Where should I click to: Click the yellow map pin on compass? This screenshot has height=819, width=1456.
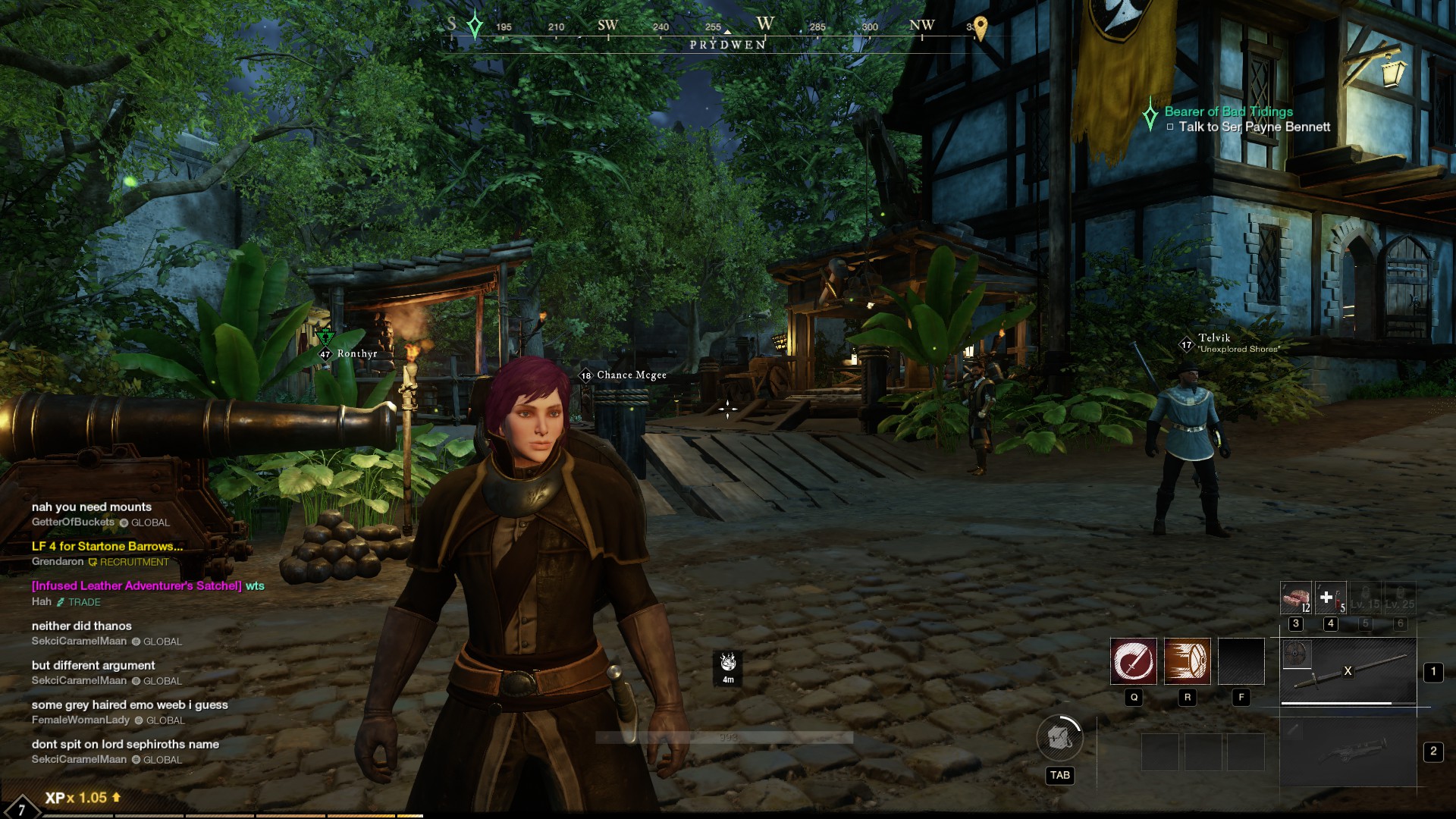(980, 28)
